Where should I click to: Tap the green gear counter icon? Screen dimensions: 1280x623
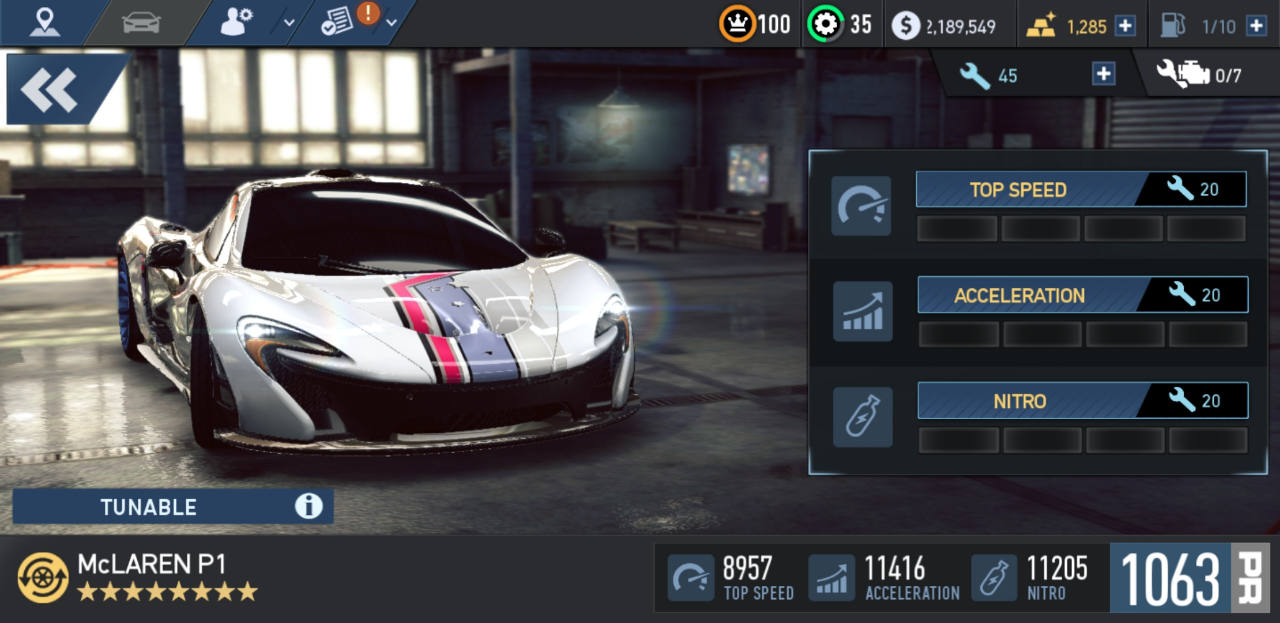pyautogui.click(x=825, y=25)
